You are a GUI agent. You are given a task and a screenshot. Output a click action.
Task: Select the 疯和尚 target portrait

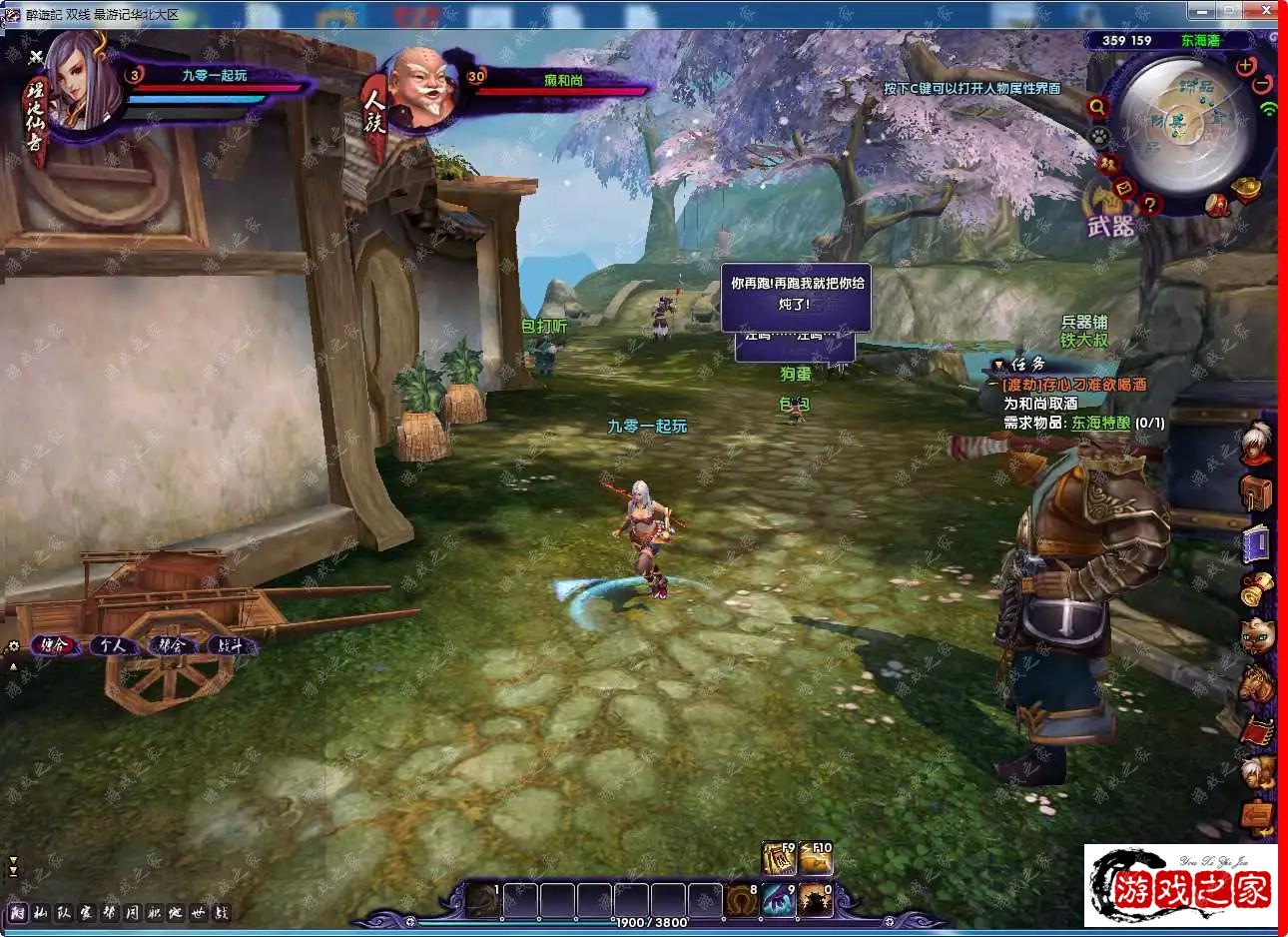(420, 90)
